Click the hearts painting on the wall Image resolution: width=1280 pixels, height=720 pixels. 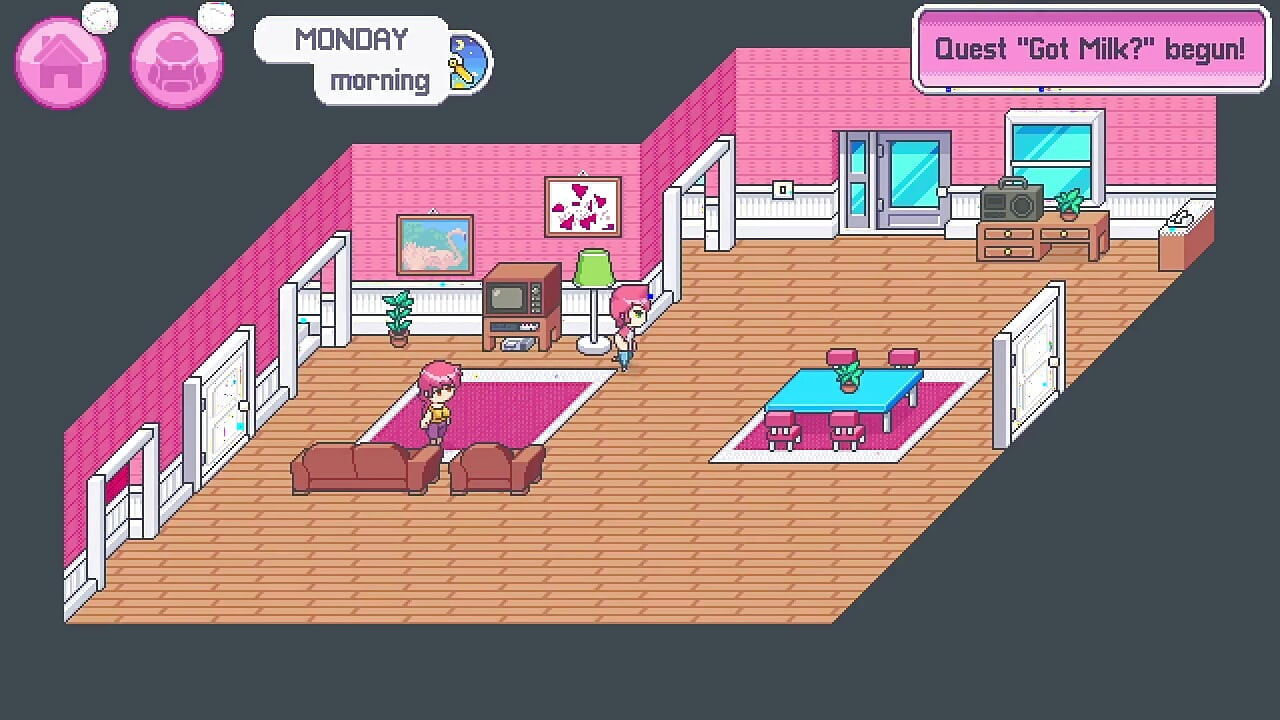coord(583,205)
